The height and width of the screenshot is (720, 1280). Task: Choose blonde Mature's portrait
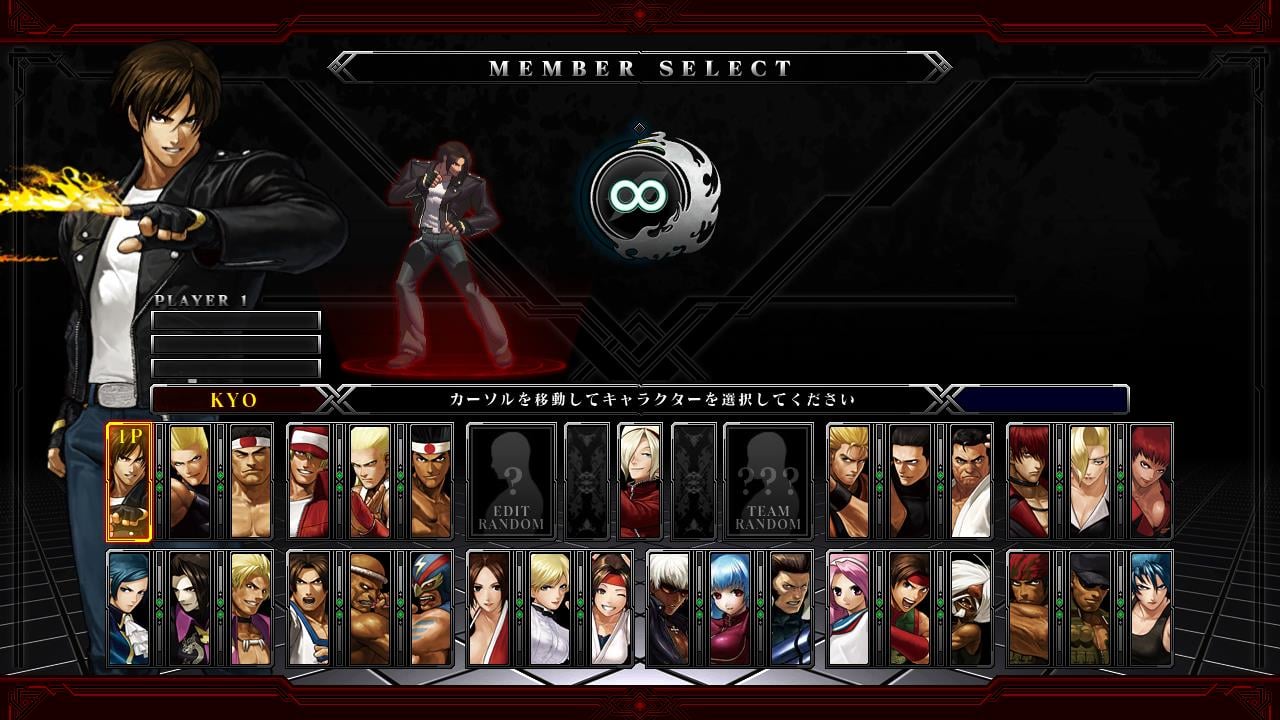pyautogui.click(x=1090, y=481)
